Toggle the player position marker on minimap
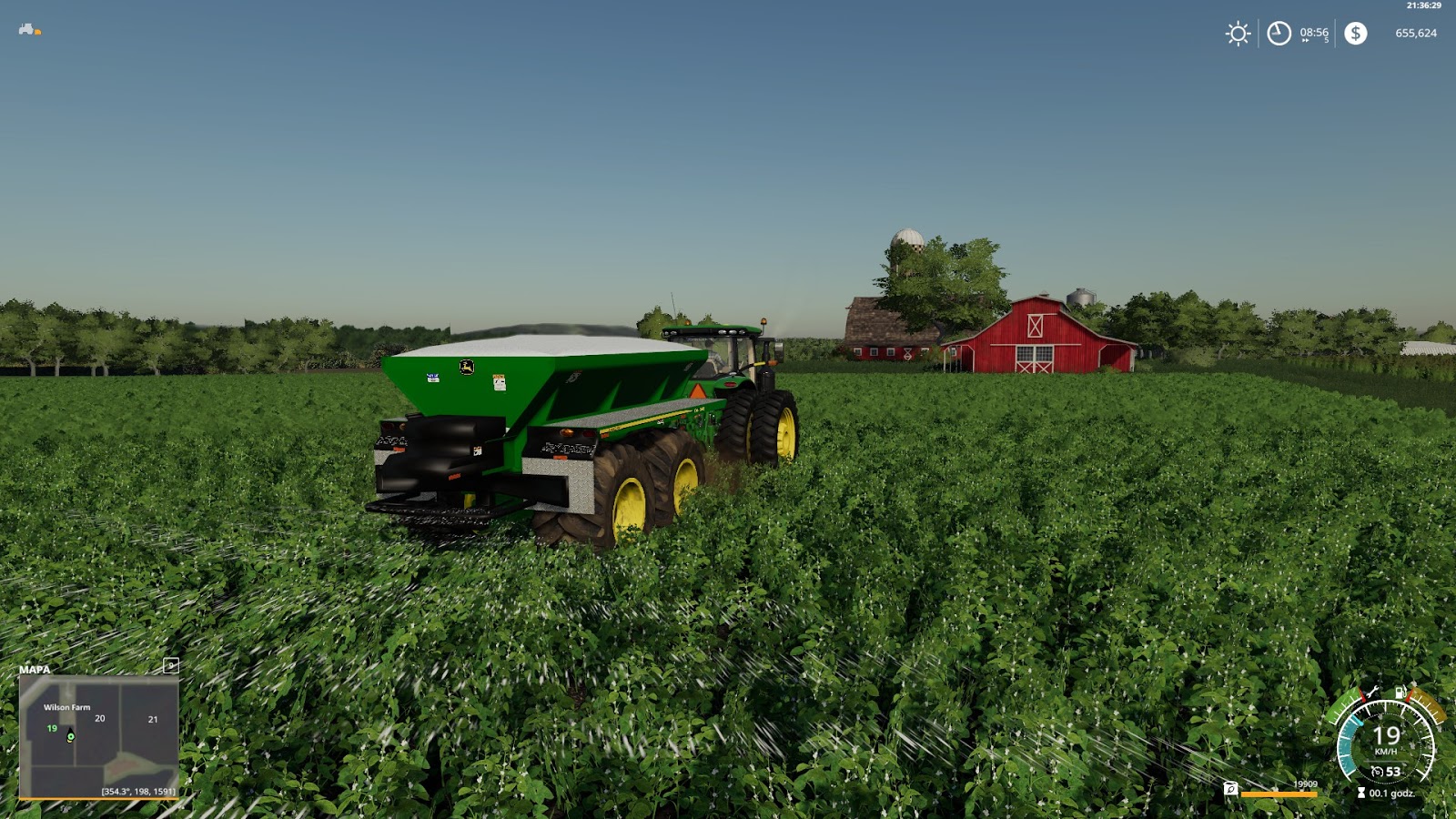The width and height of the screenshot is (1456, 819). (x=69, y=734)
